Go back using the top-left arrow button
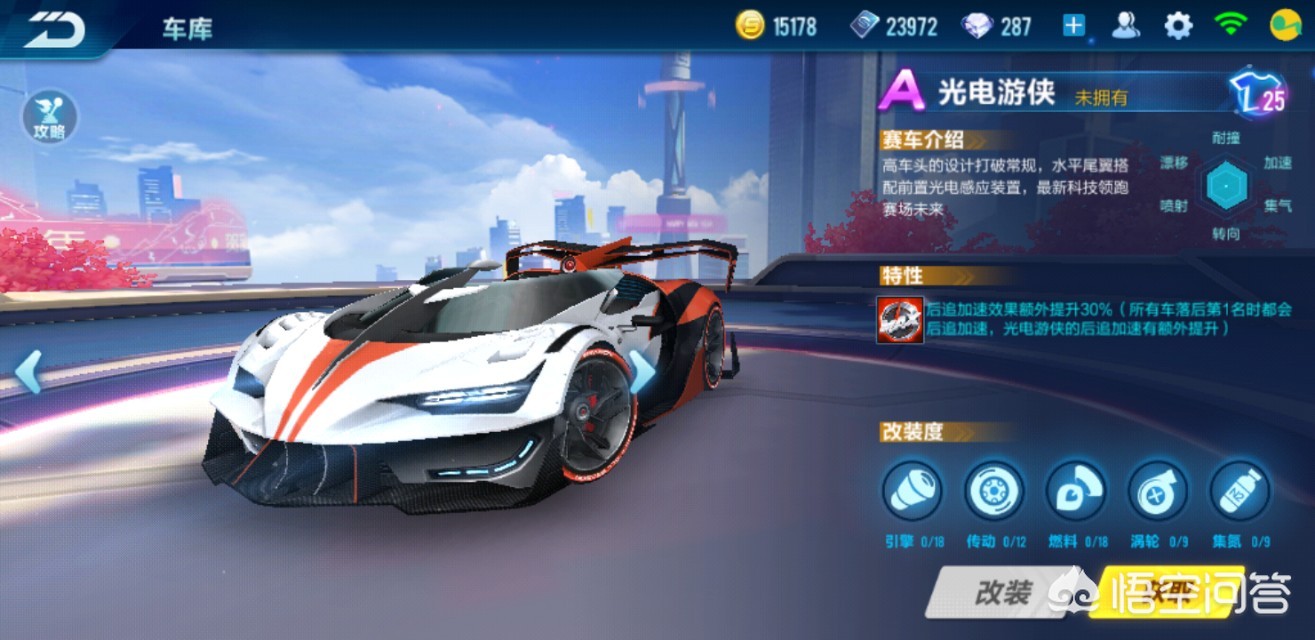 coord(55,28)
